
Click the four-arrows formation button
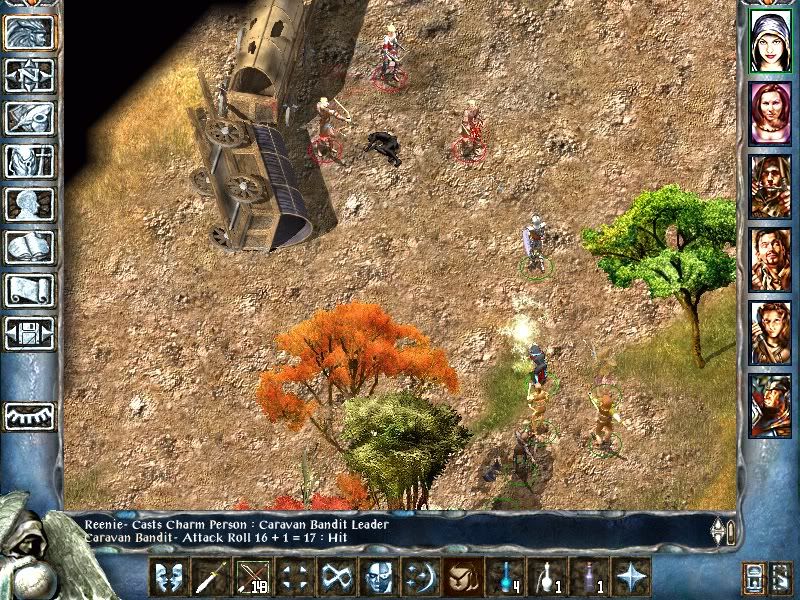point(294,577)
